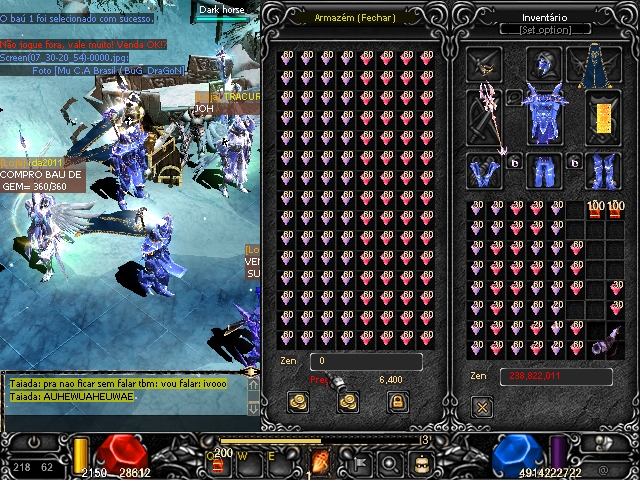This screenshot has height=480, width=640.
Task: Click the power button on bottom-left HUD
Action: click(x=33, y=441)
